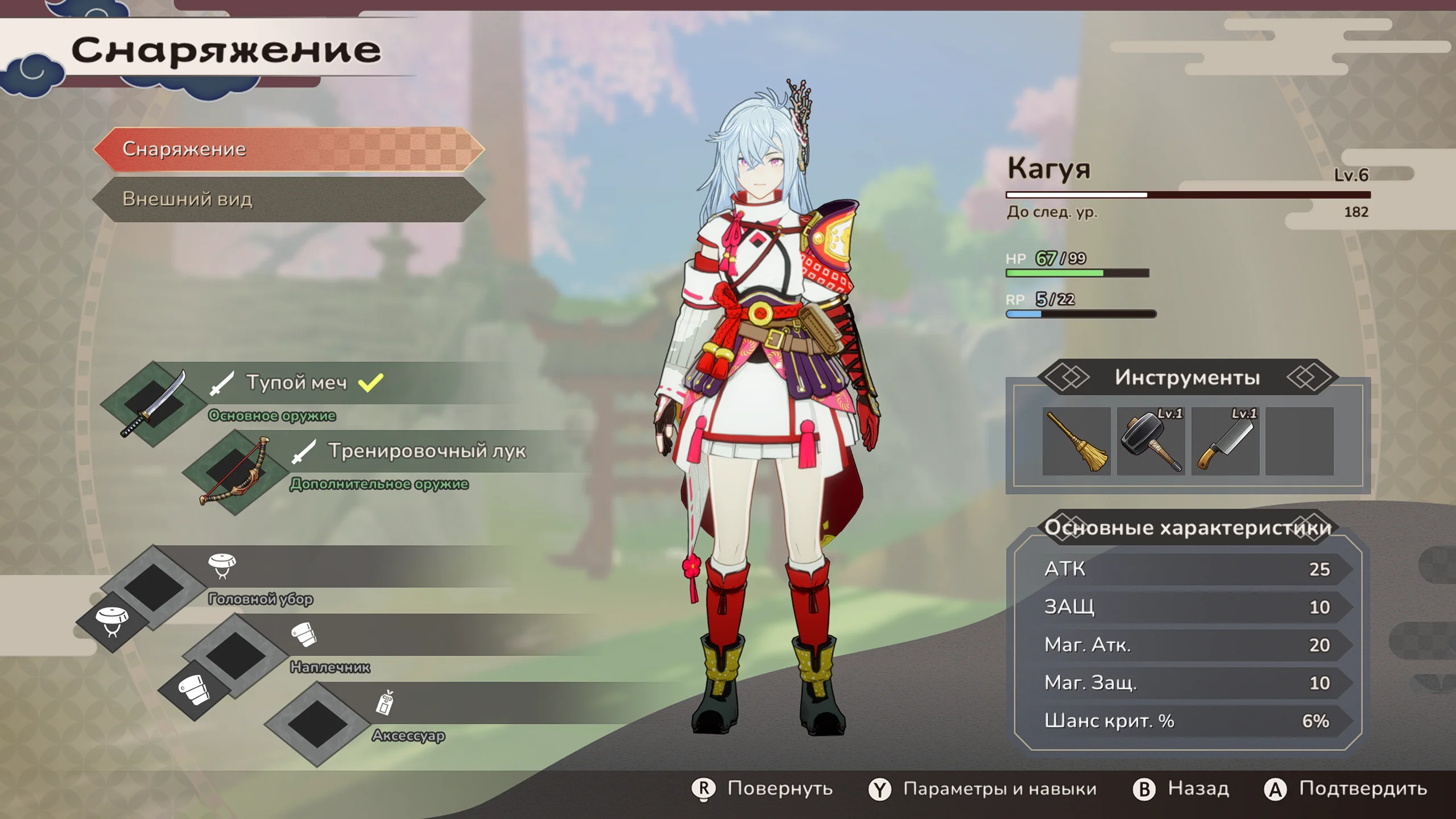Confirm with Подтвердить

(x=1346, y=789)
